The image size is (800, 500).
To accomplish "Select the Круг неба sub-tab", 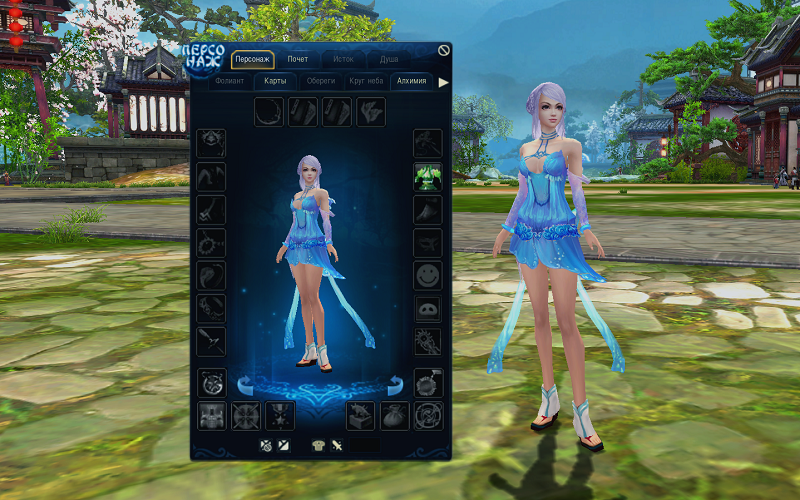I will pos(366,82).
